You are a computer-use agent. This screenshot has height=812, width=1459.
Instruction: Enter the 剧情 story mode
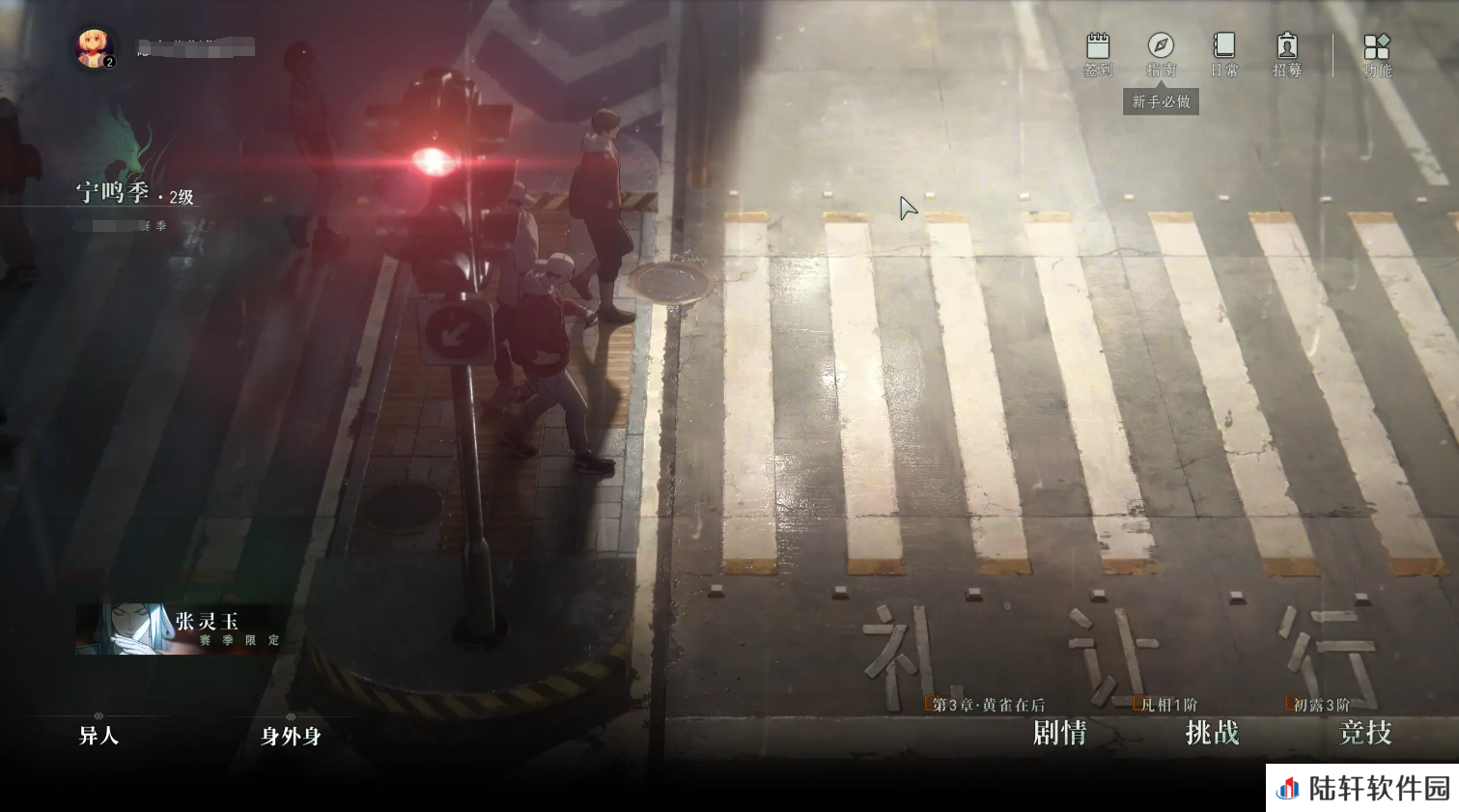(x=1059, y=733)
